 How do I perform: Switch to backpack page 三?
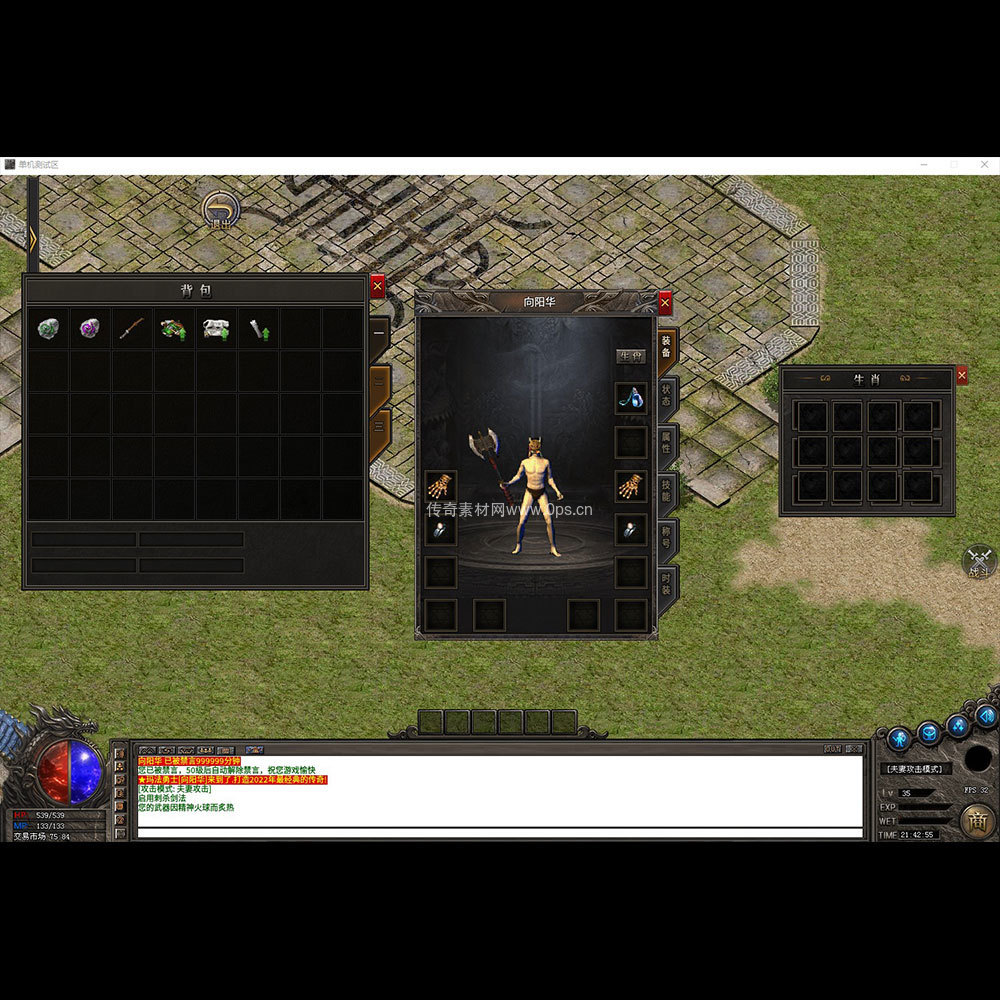(380, 425)
